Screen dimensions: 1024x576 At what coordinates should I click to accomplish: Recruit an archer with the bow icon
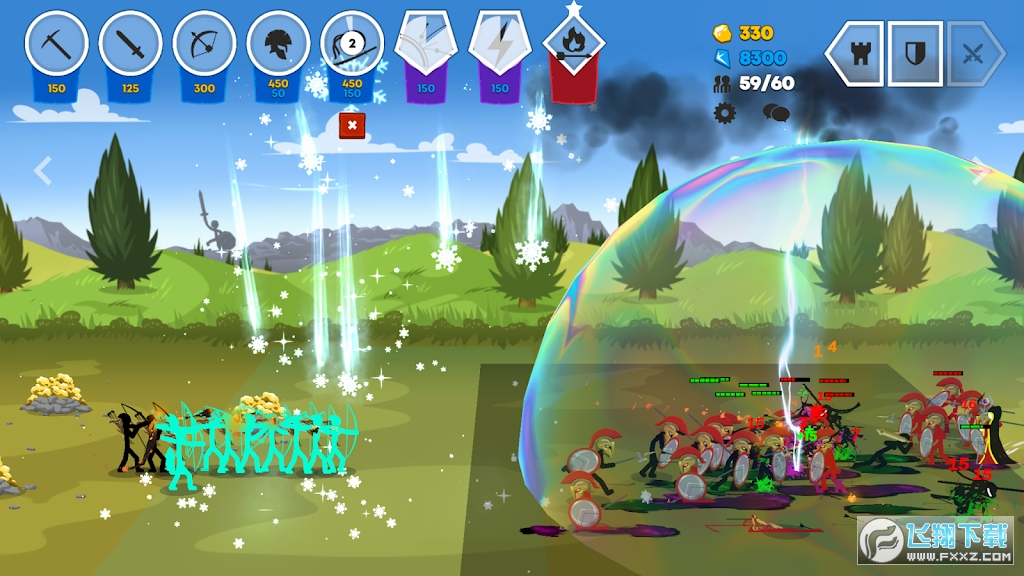pos(204,45)
